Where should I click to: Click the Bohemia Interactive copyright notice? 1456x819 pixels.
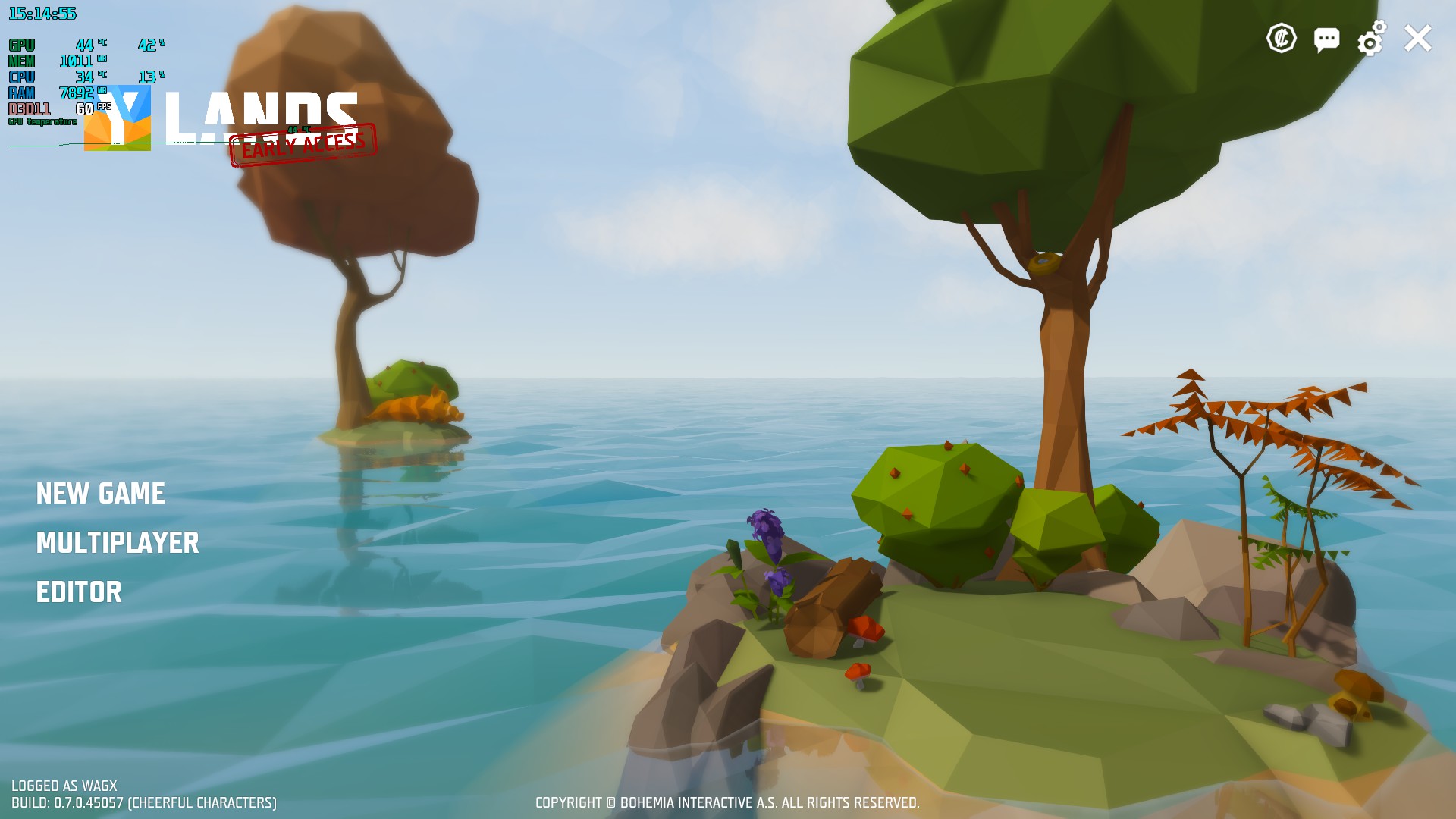[727, 802]
